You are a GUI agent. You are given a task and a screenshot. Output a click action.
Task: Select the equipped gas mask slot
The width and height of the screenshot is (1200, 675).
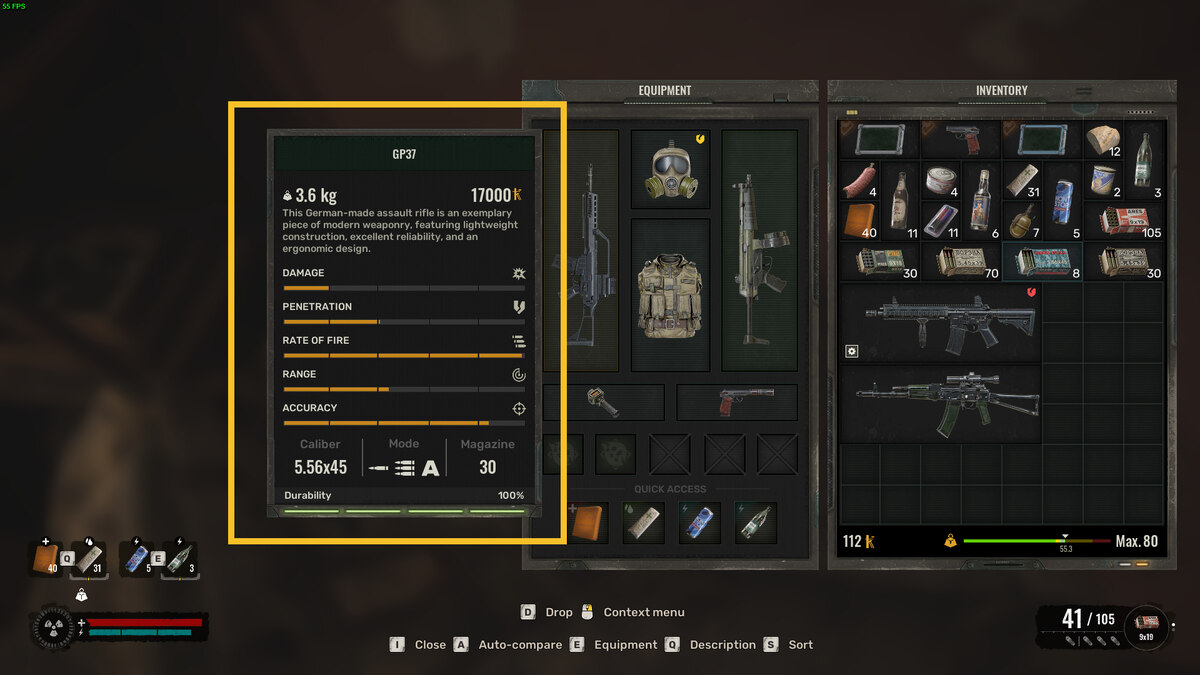tap(669, 168)
